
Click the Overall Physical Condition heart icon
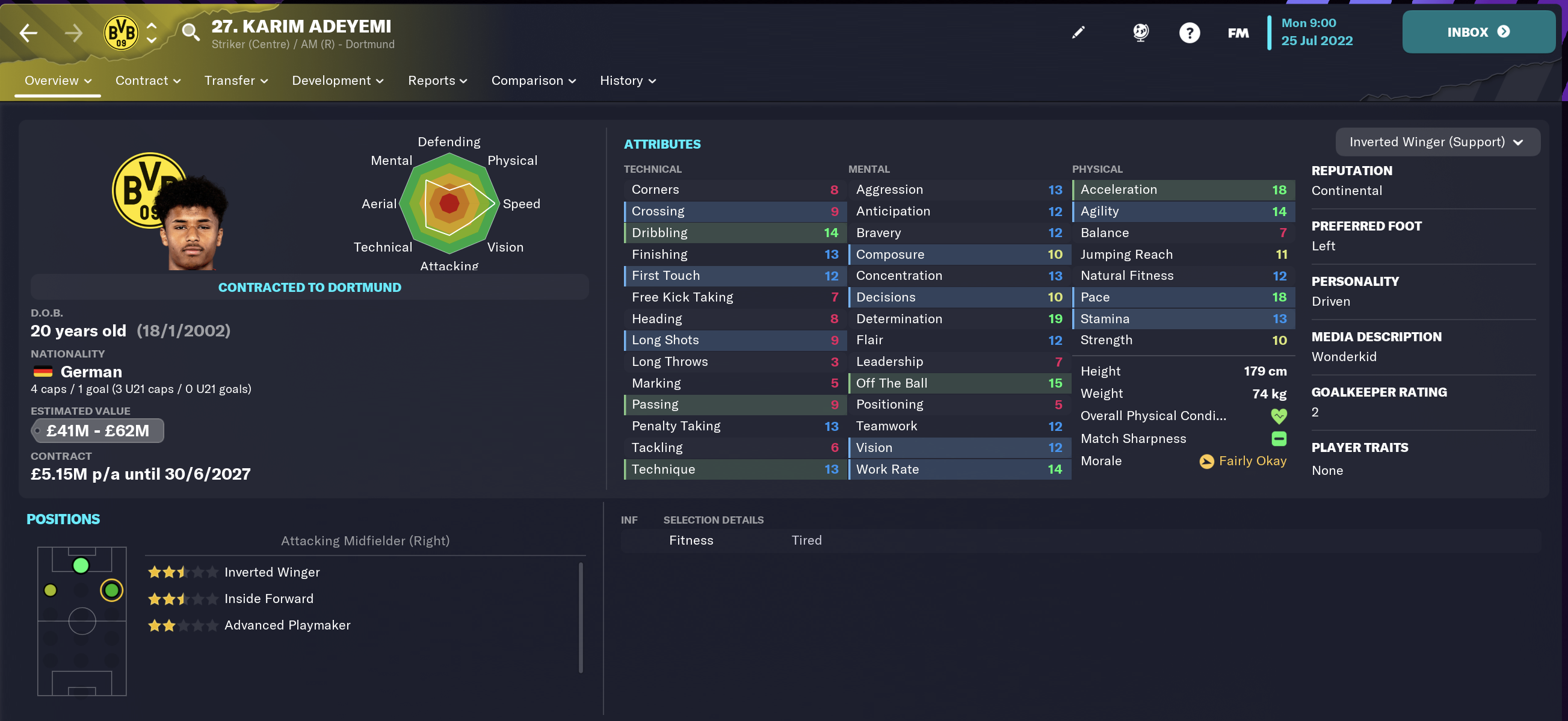[1278, 416]
